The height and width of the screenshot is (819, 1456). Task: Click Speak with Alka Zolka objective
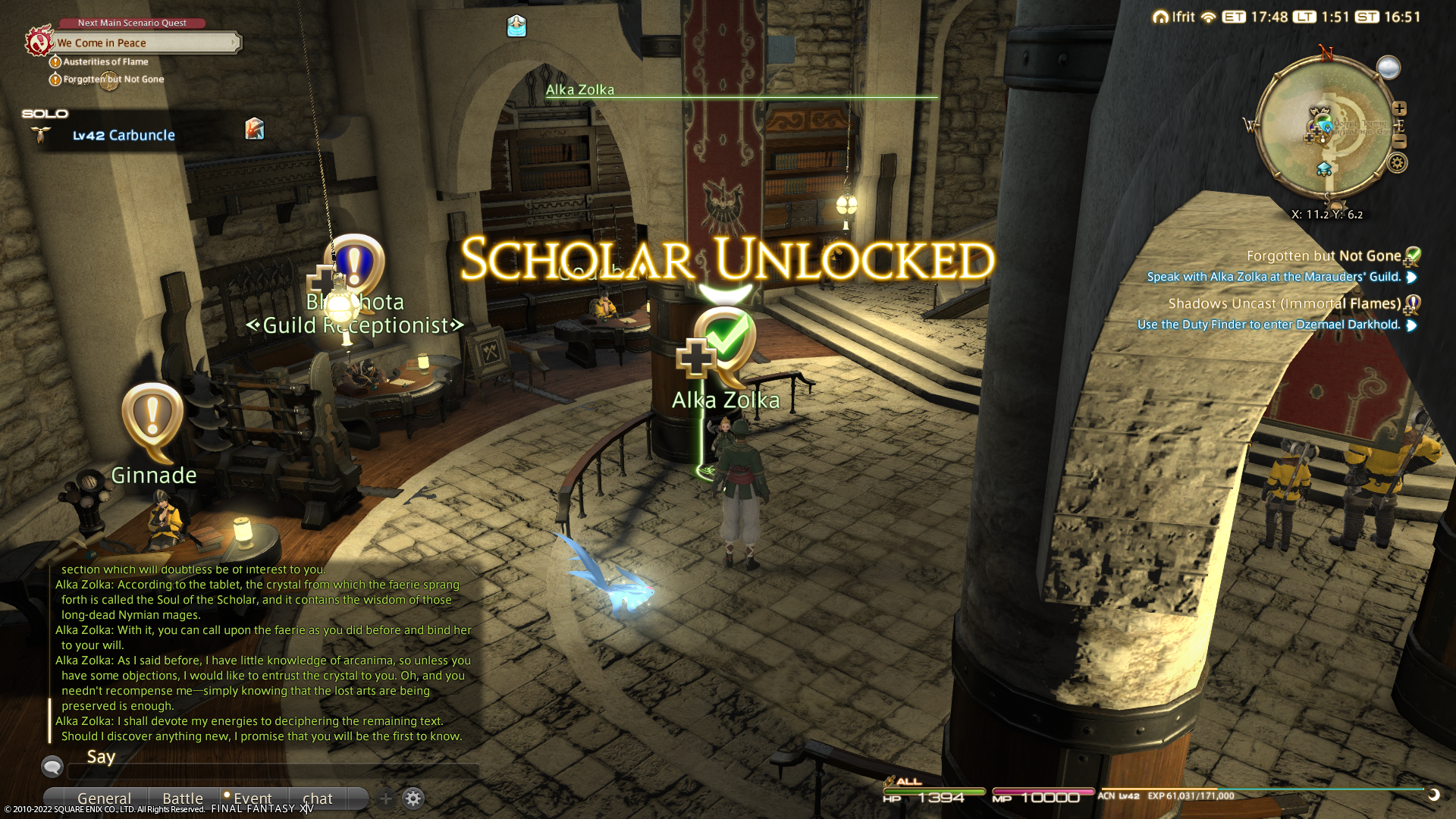(1273, 278)
